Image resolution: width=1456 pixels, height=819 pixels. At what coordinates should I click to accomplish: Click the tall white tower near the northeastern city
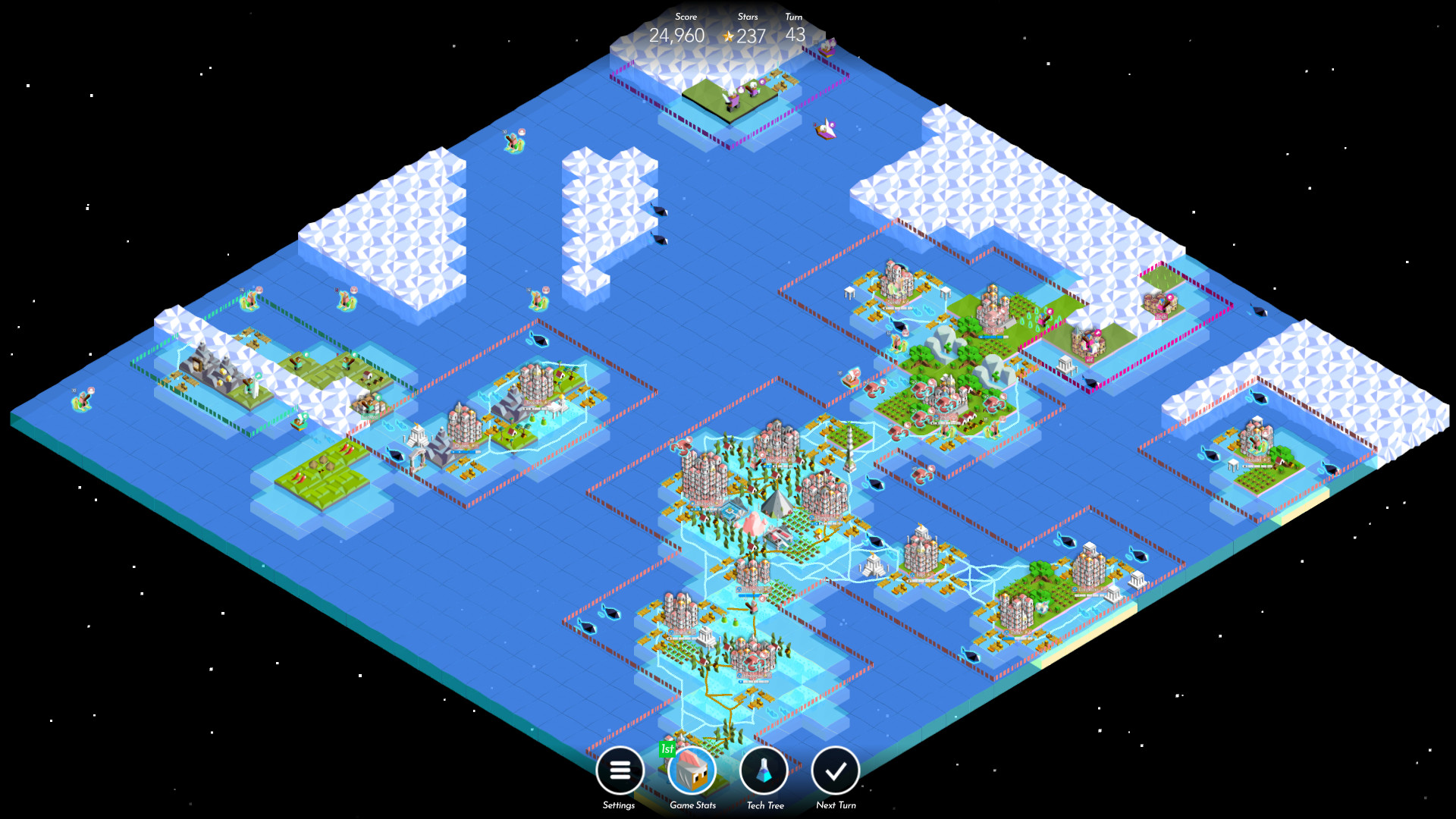click(849, 449)
